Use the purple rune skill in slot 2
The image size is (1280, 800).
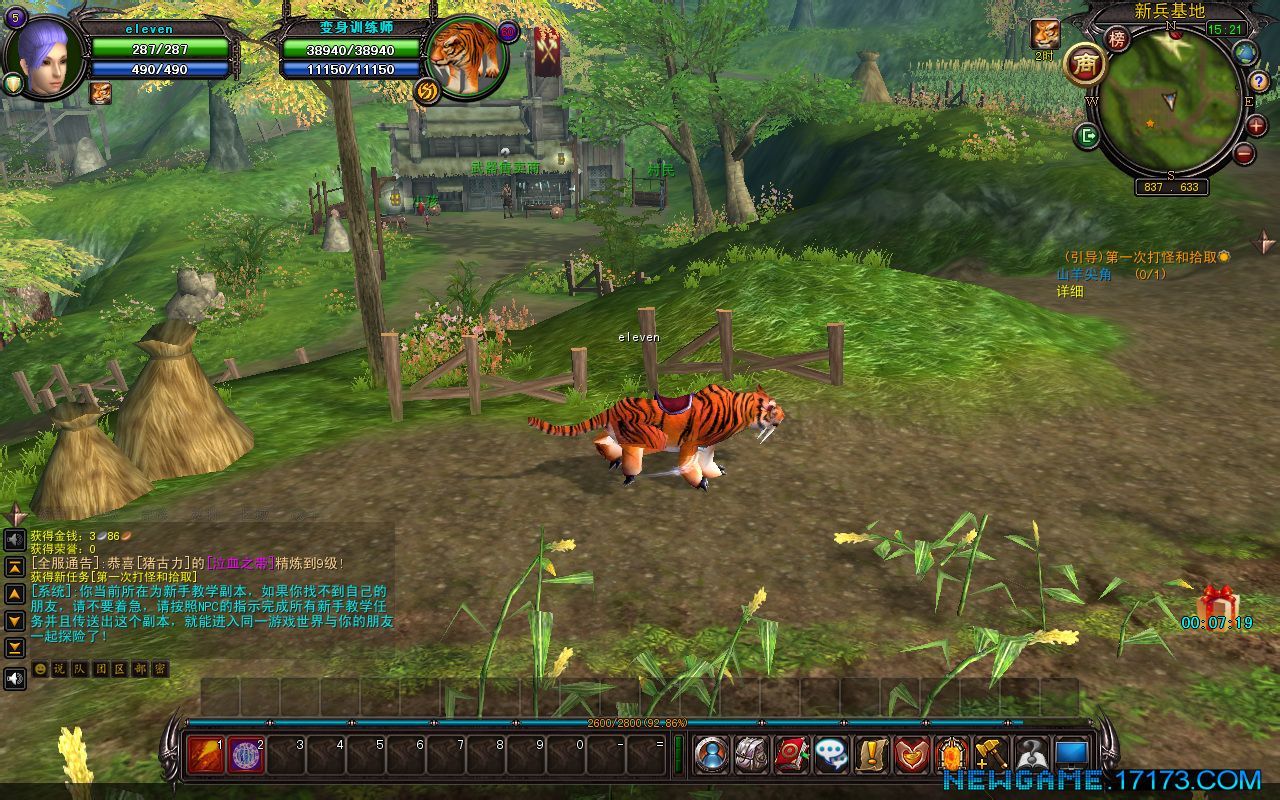[246, 754]
